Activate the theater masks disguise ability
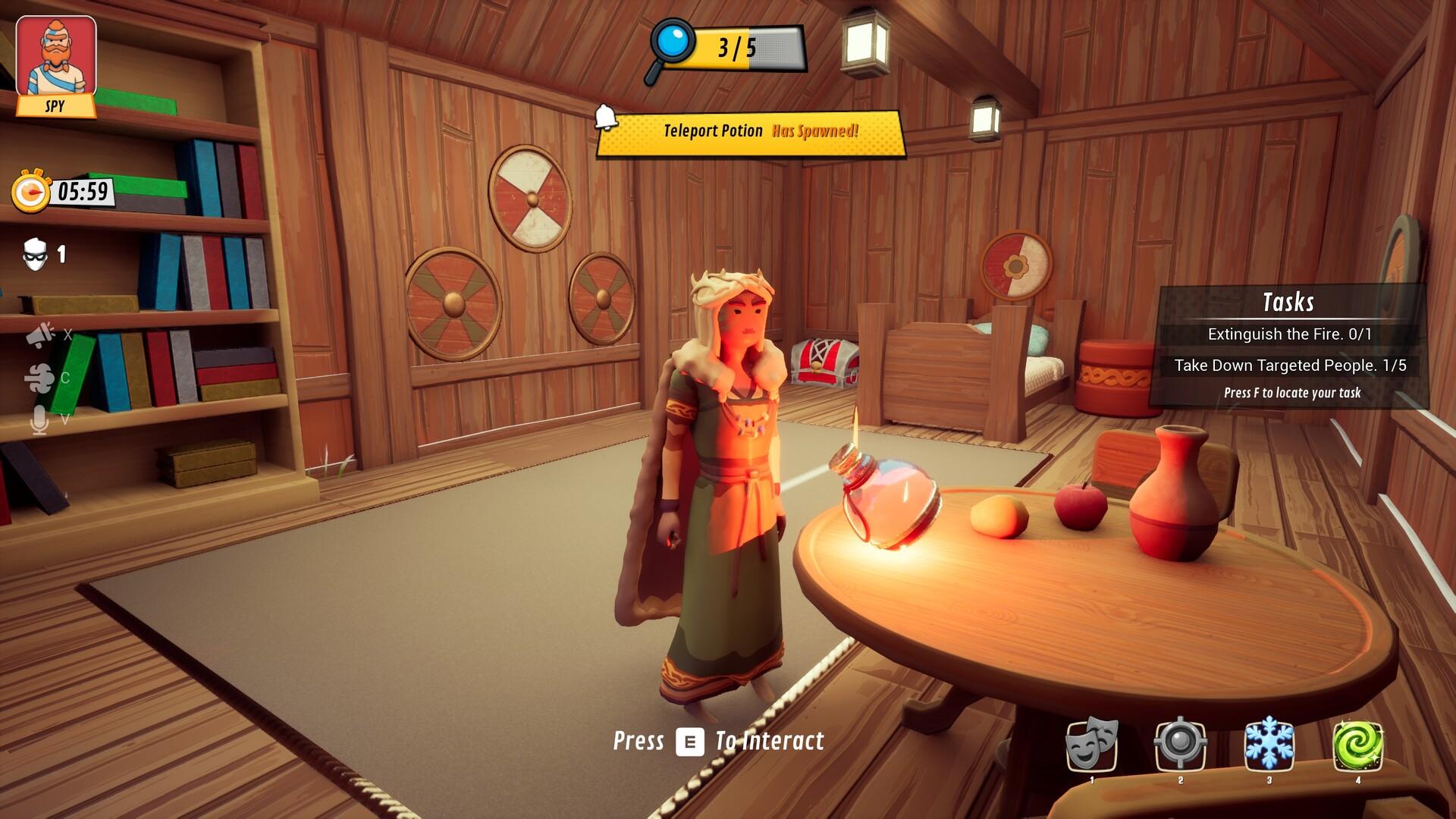The image size is (1456, 819). [x=1092, y=744]
